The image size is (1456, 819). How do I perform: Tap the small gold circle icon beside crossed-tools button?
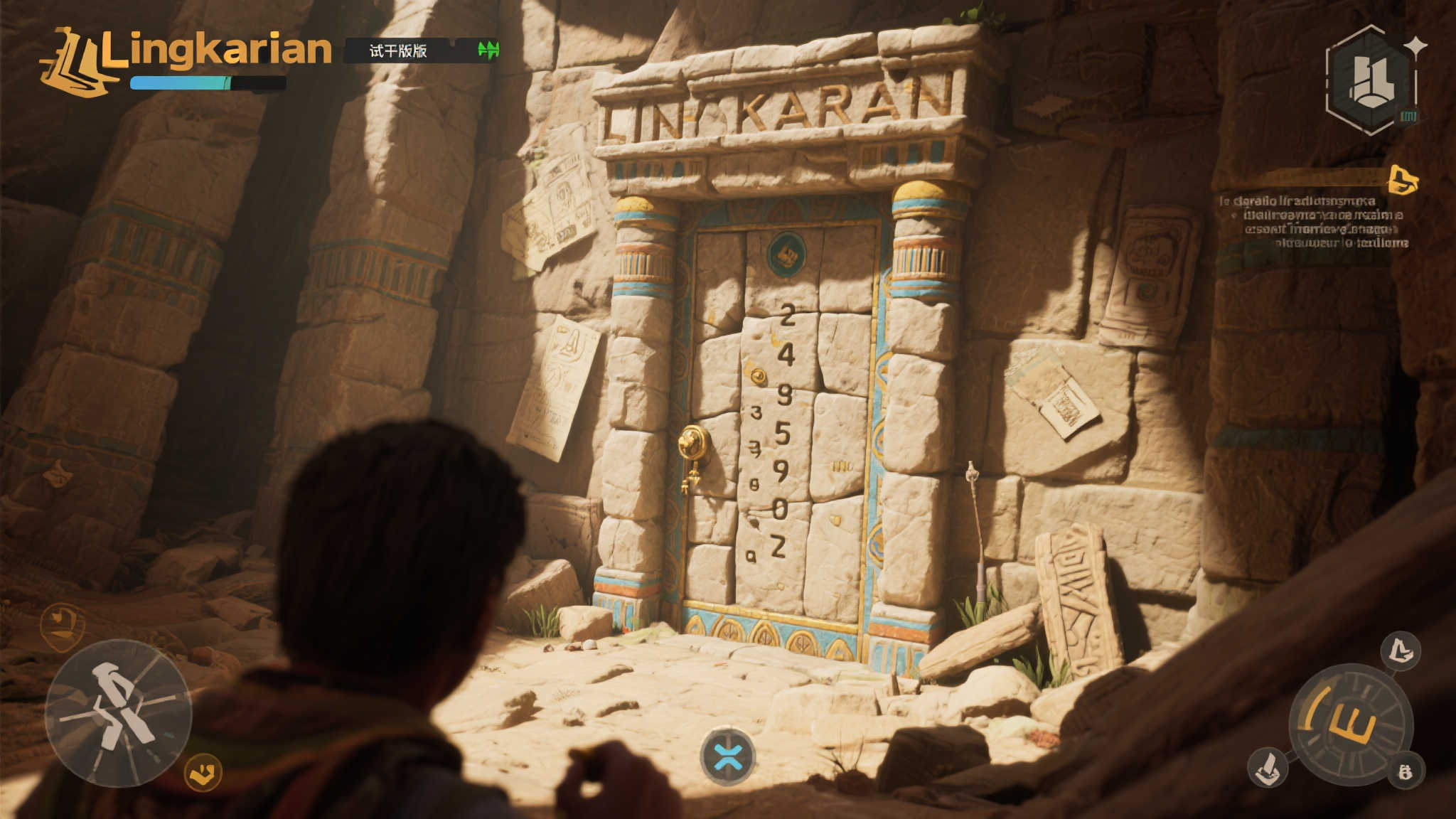click(x=203, y=772)
